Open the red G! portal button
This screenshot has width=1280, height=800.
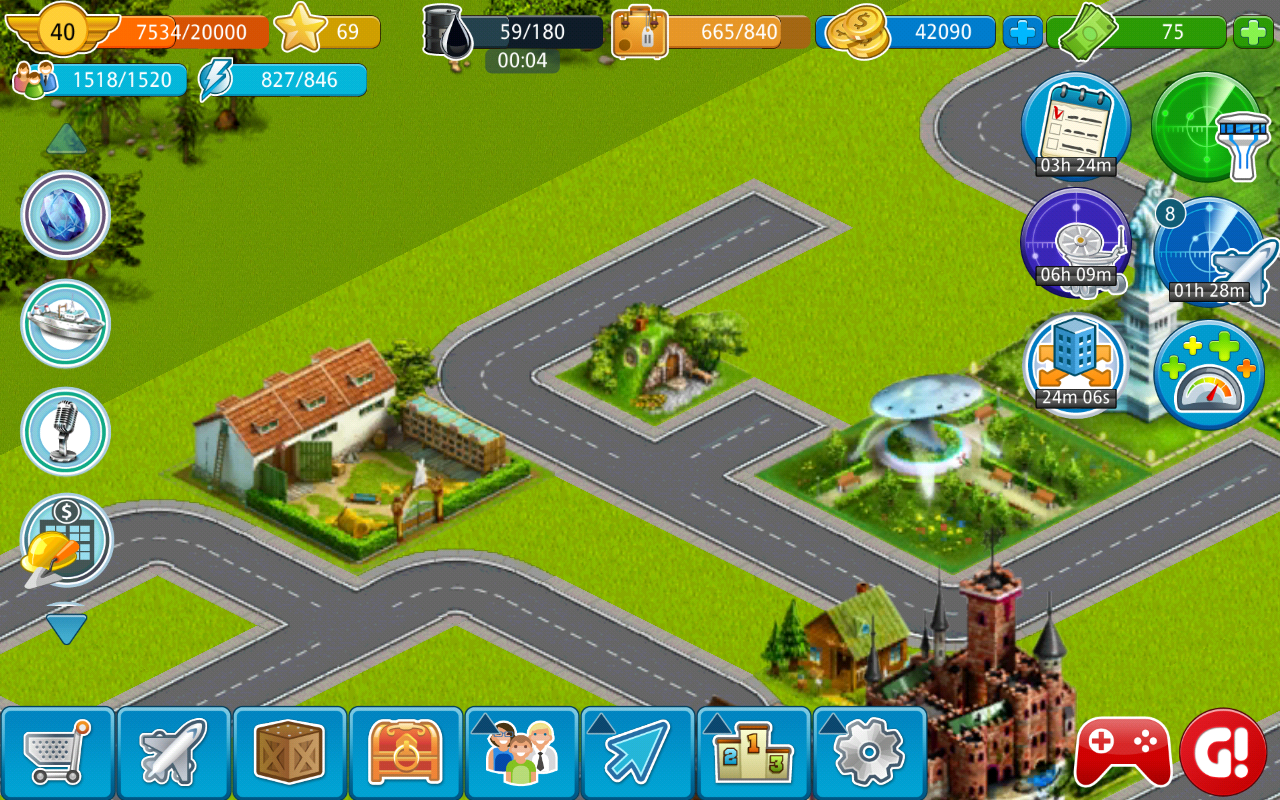tap(1223, 752)
